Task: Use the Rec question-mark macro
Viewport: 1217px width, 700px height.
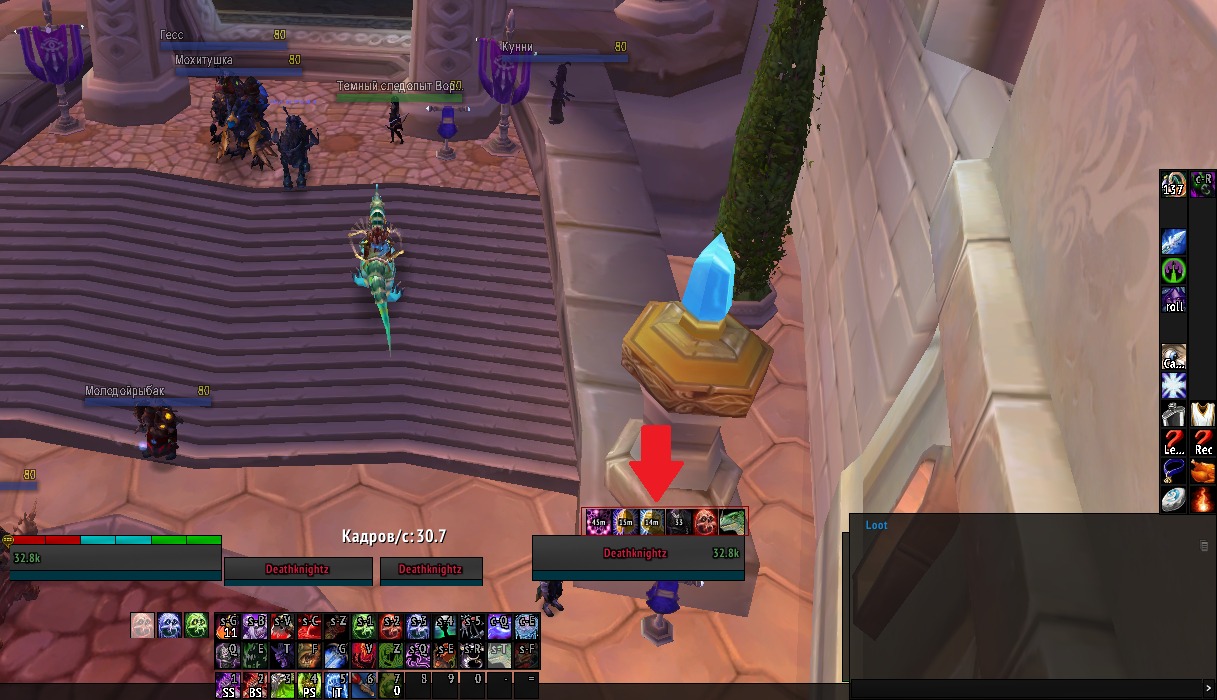Action: pyautogui.click(x=1203, y=442)
